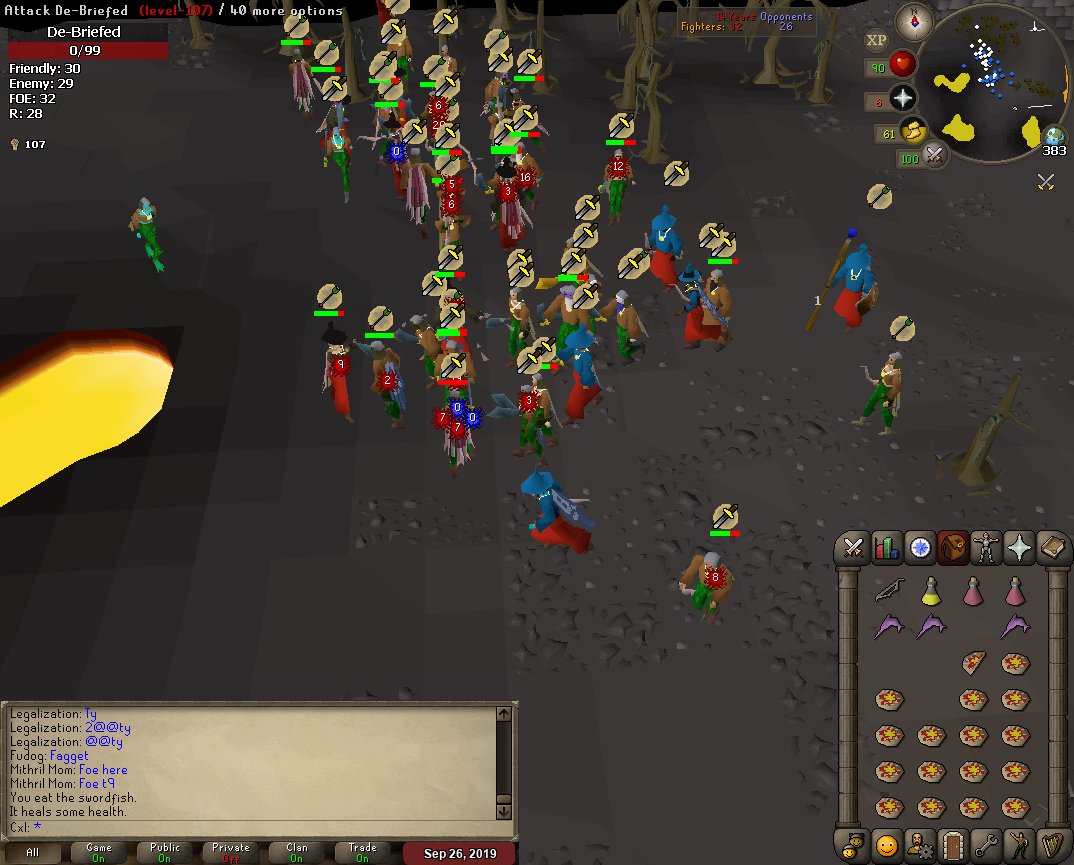The height and width of the screenshot is (865, 1074).
Task: Open the Combat Options tab
Action: tap(853, 547)
